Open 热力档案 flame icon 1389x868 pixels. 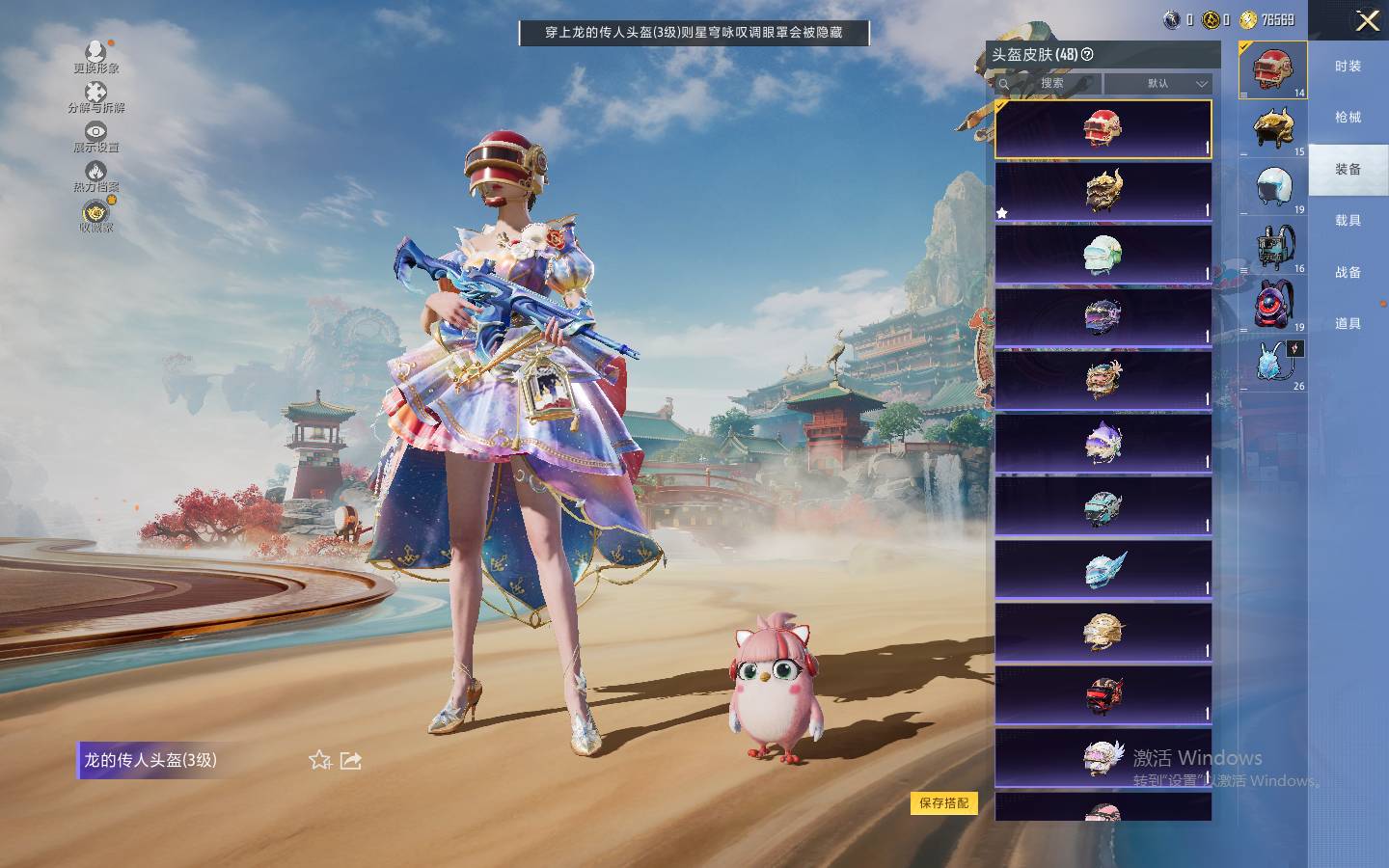click(95, 174)
